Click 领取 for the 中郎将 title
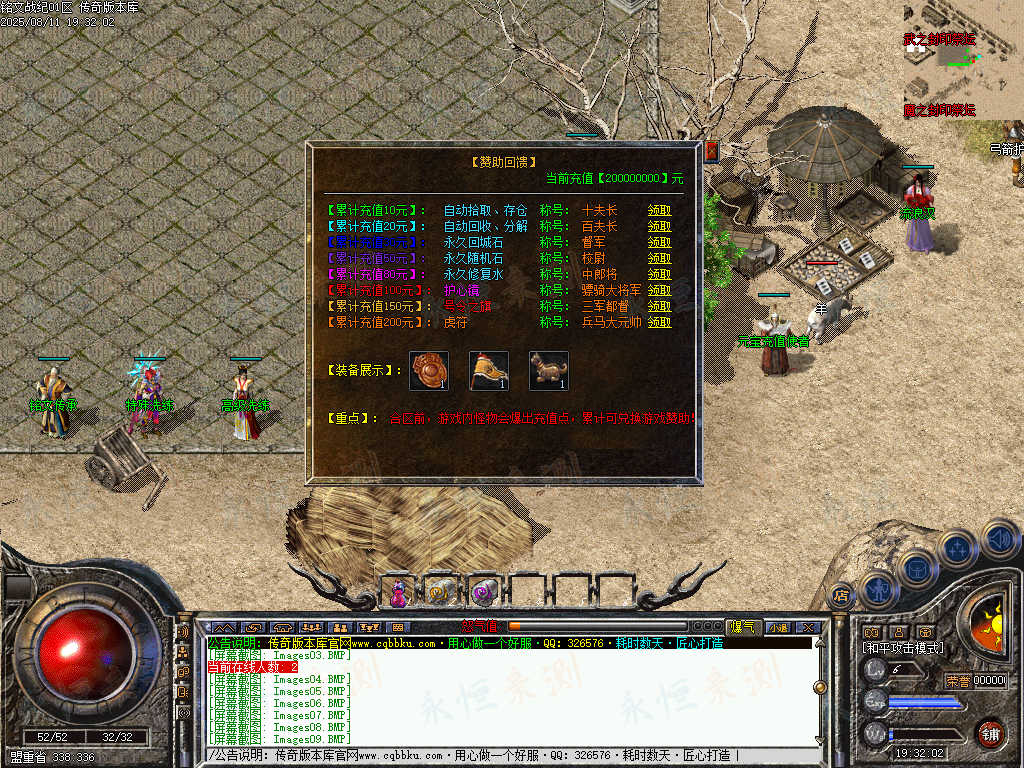The height and width of the screenshot is (768, 1024). point(659,274)
